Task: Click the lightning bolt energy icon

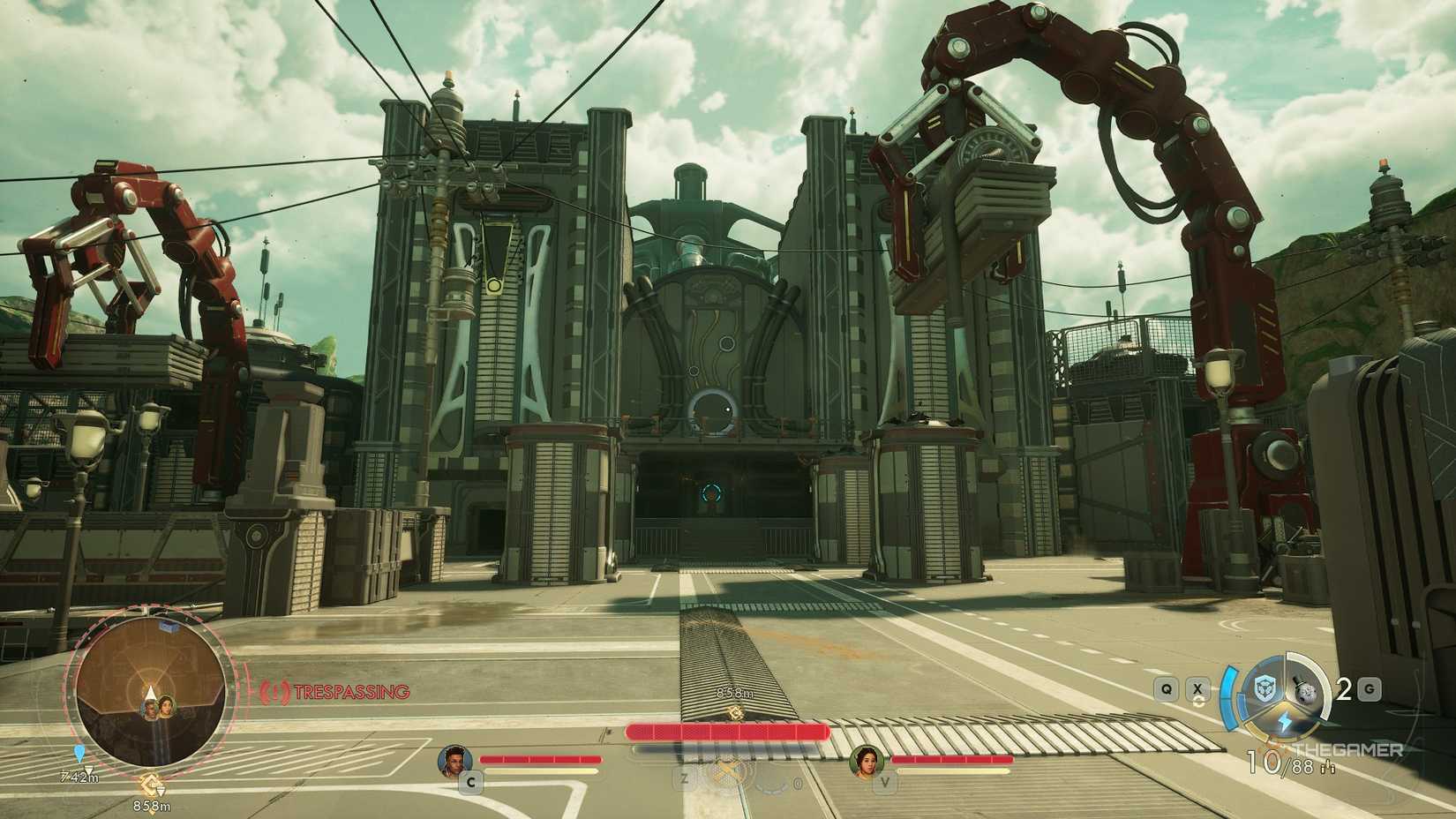Action: 1286,721
